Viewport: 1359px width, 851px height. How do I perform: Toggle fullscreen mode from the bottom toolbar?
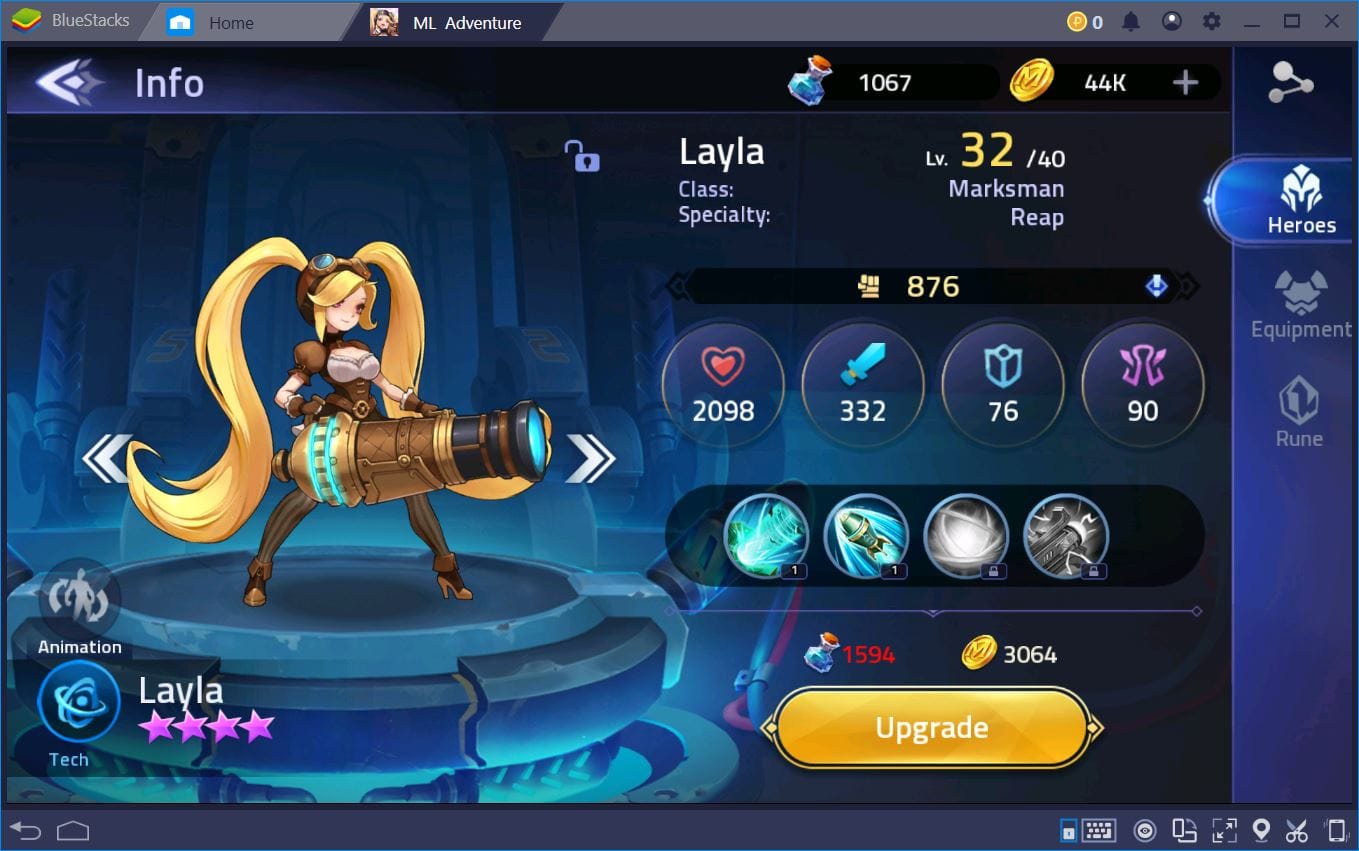(1223, 830)
